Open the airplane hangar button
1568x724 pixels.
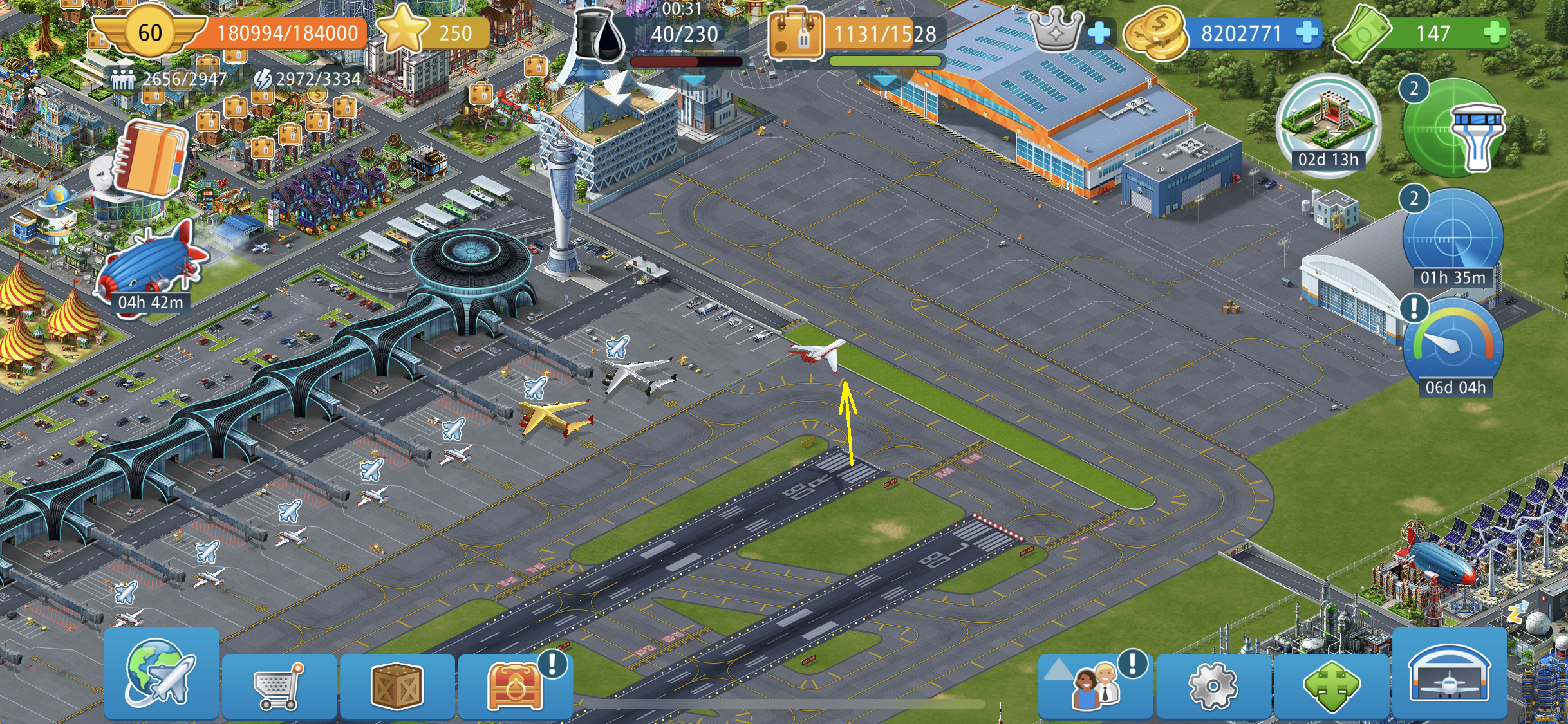1450,674
